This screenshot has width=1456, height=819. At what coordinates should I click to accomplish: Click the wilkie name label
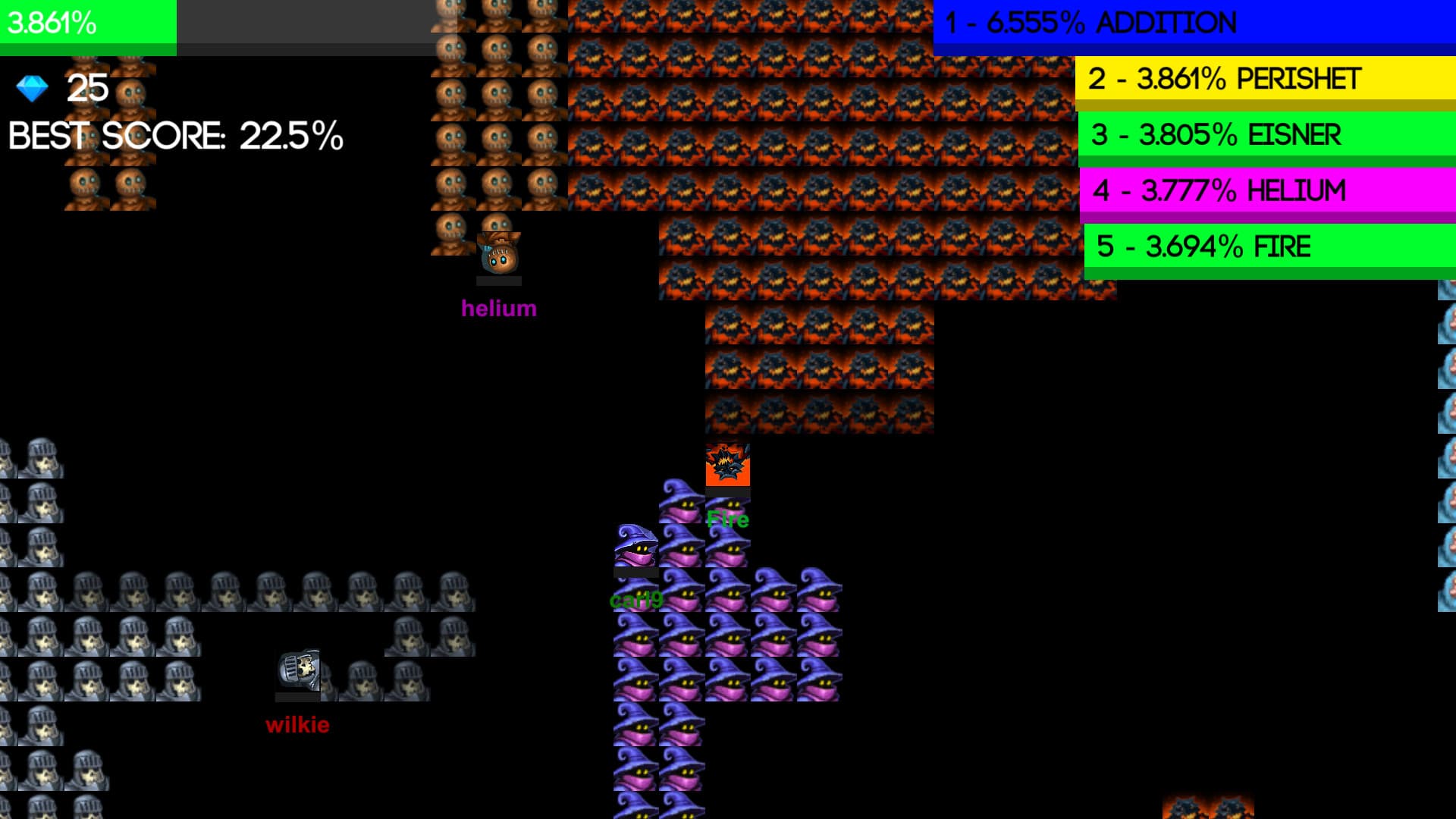pyautogui.click(x=299, y=725)
